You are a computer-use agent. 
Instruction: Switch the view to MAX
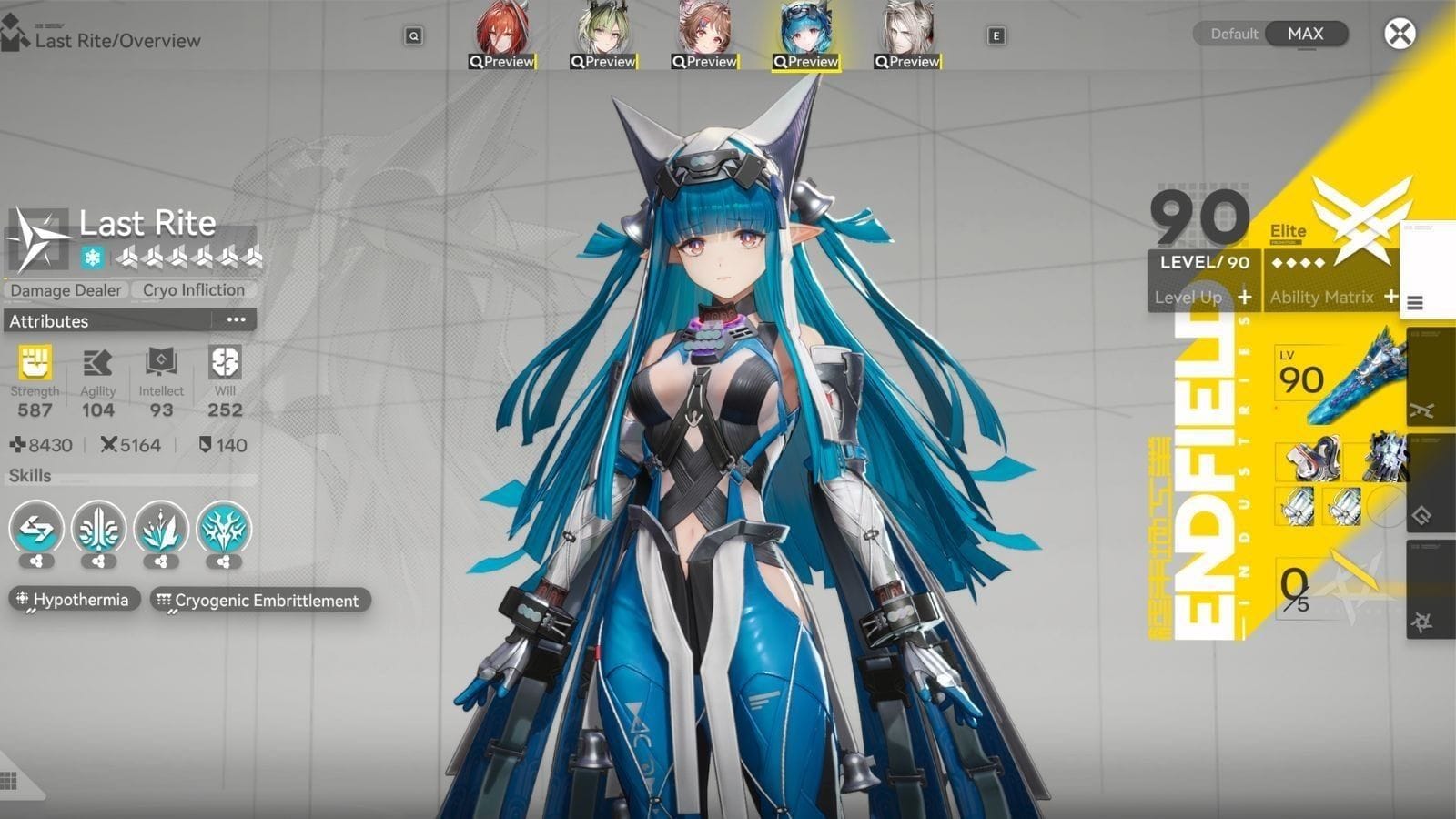1305,34
